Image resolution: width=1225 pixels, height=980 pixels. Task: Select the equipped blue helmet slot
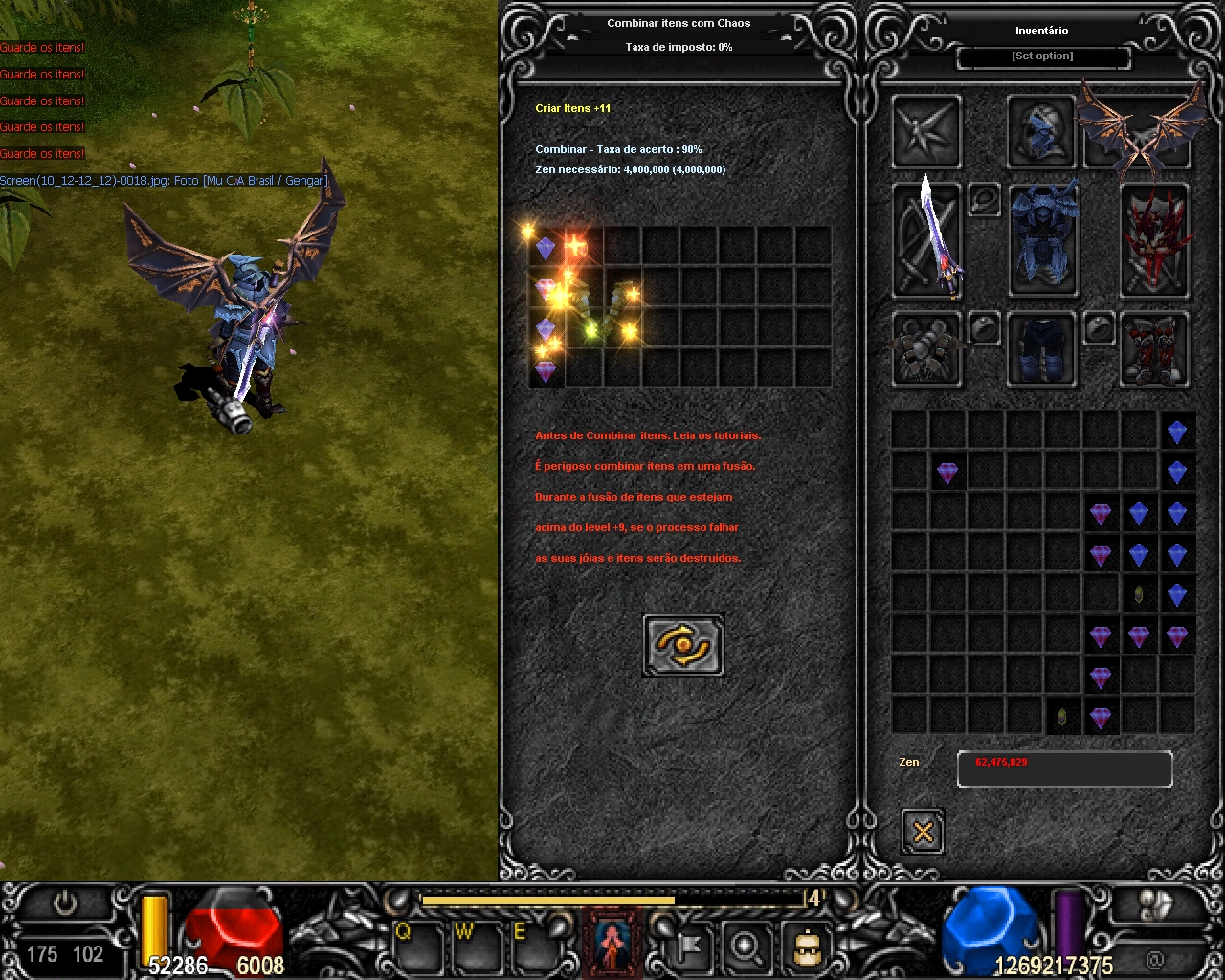click(x=1041, y=131)
